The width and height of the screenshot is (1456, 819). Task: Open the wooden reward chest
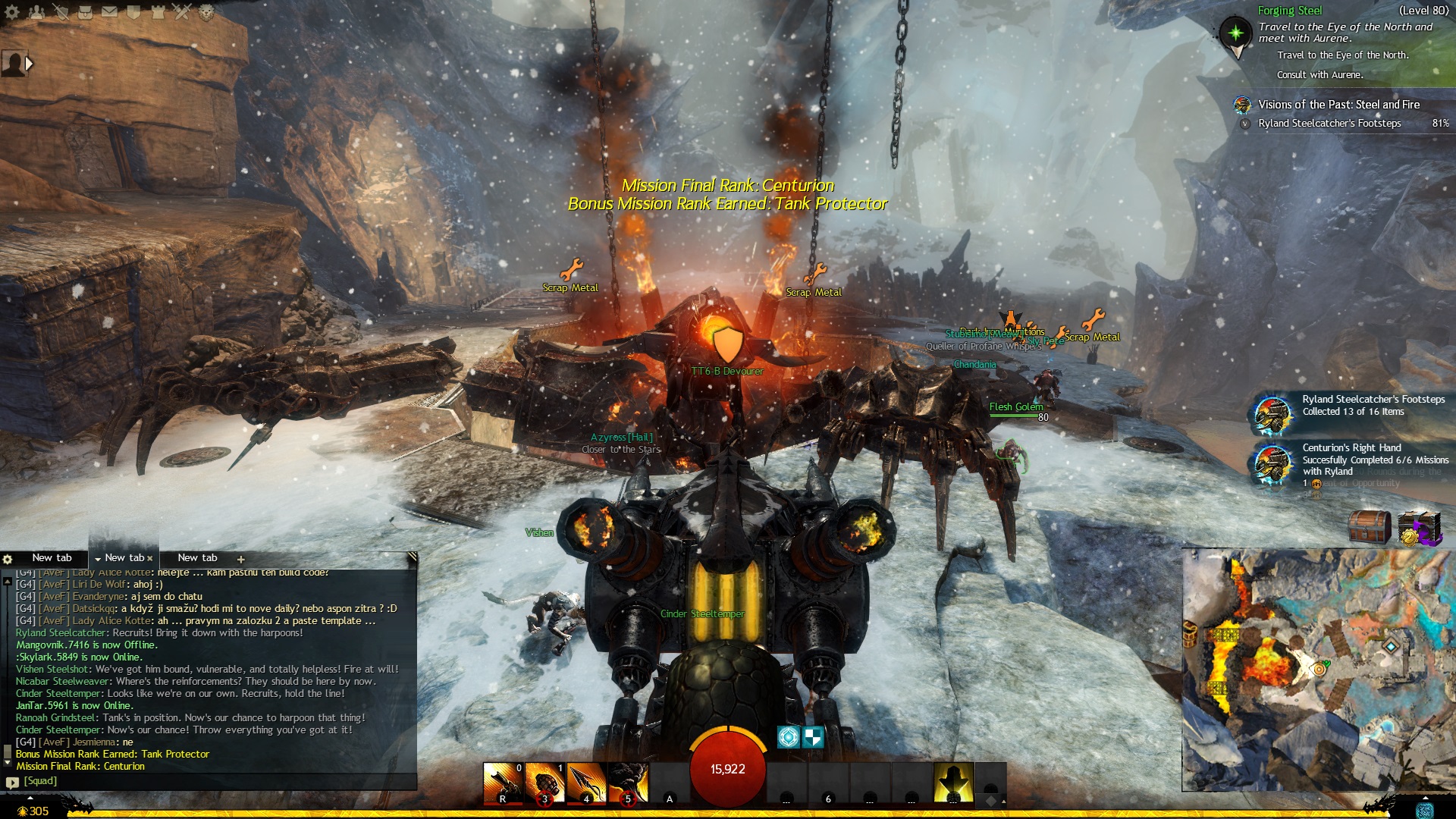[1370, 528]
